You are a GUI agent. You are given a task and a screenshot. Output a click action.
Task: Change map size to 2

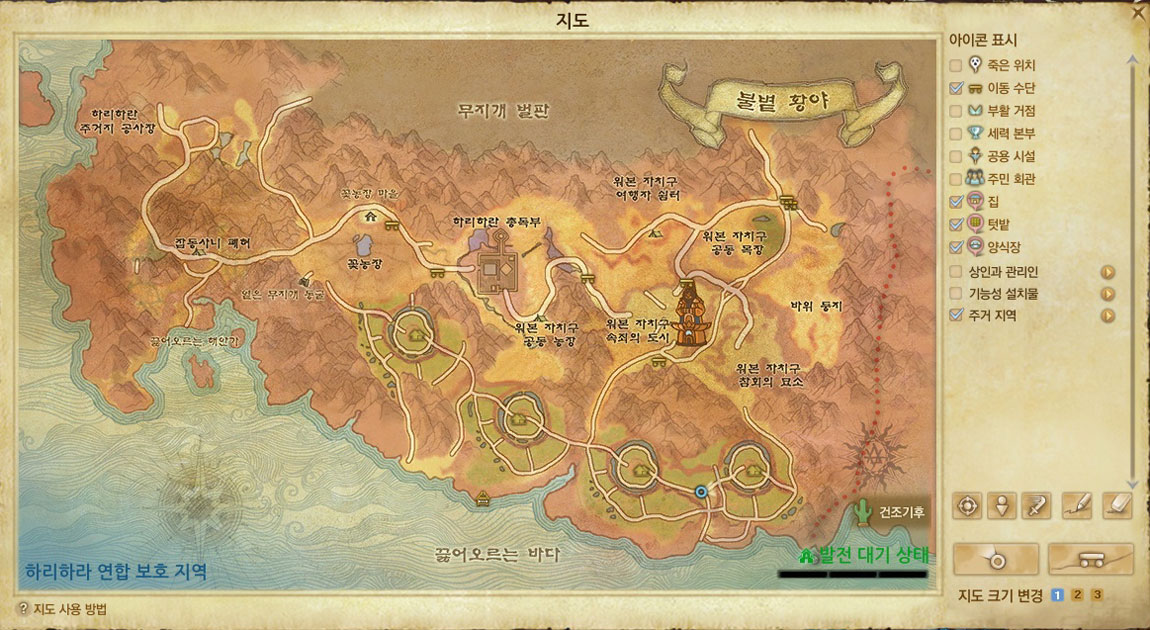click(1077, 596)
